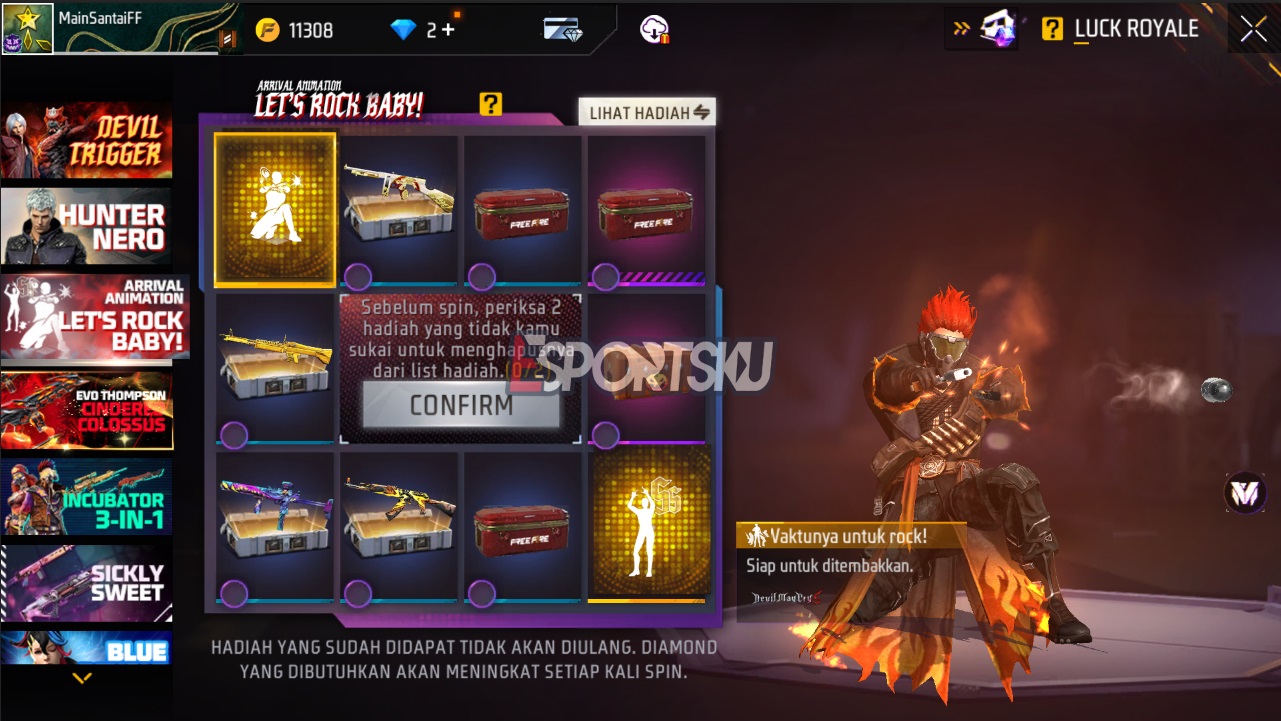Click the help icon next to Let's Rock Baby title
The width and height of the screenshot is (1281, 721).
[491, 104]
